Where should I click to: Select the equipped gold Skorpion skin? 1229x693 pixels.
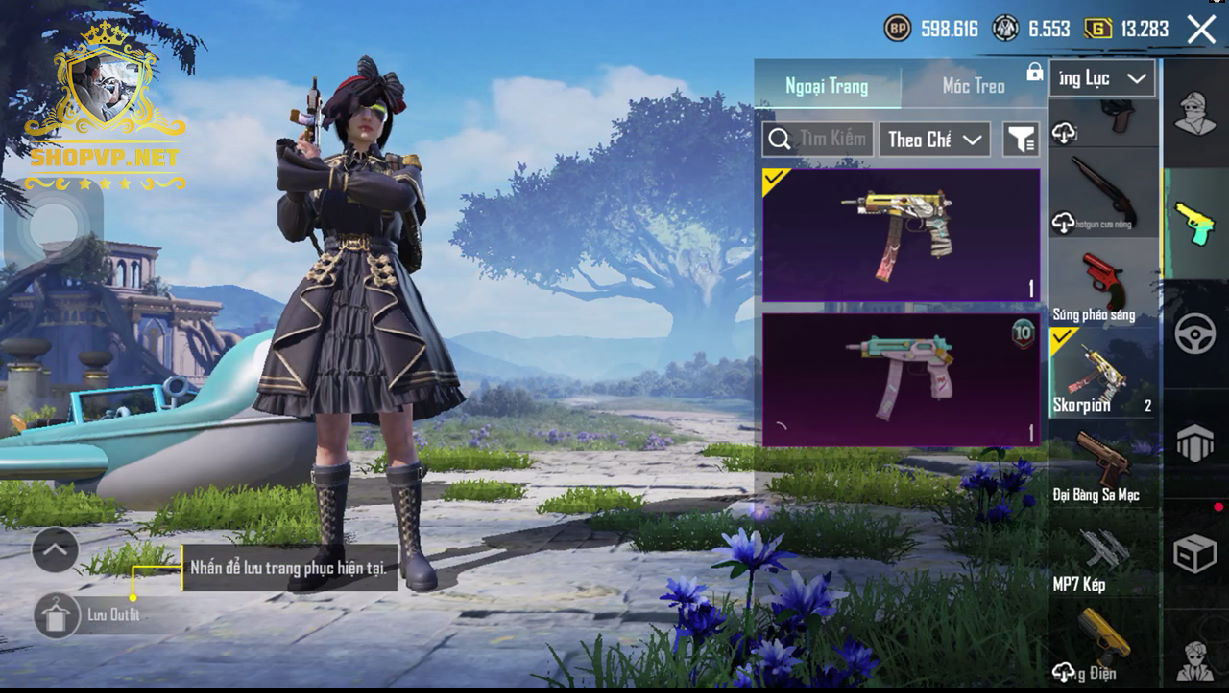click(900, 235)
